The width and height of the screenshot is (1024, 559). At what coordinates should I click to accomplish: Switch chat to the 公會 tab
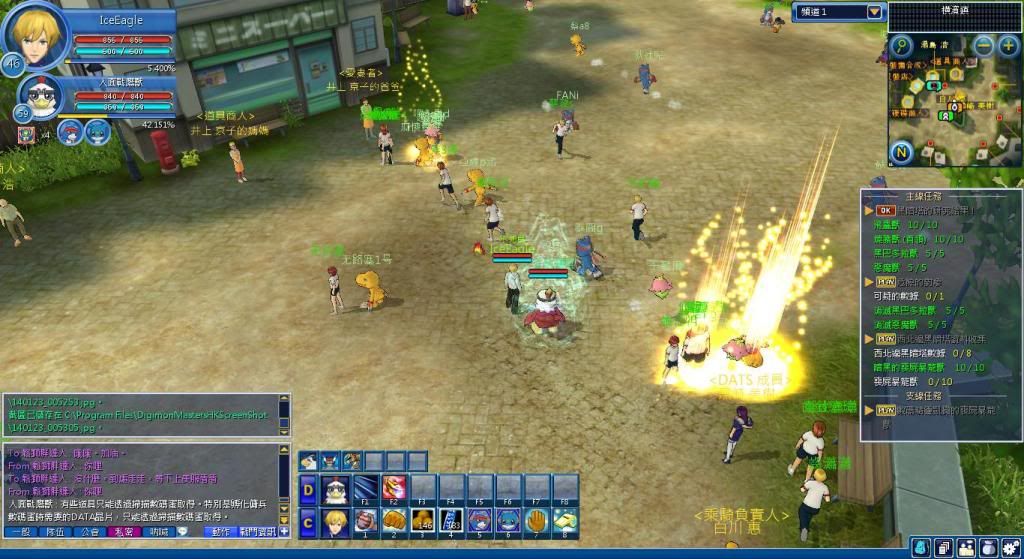pyautogui.click(x=90, y=532)
